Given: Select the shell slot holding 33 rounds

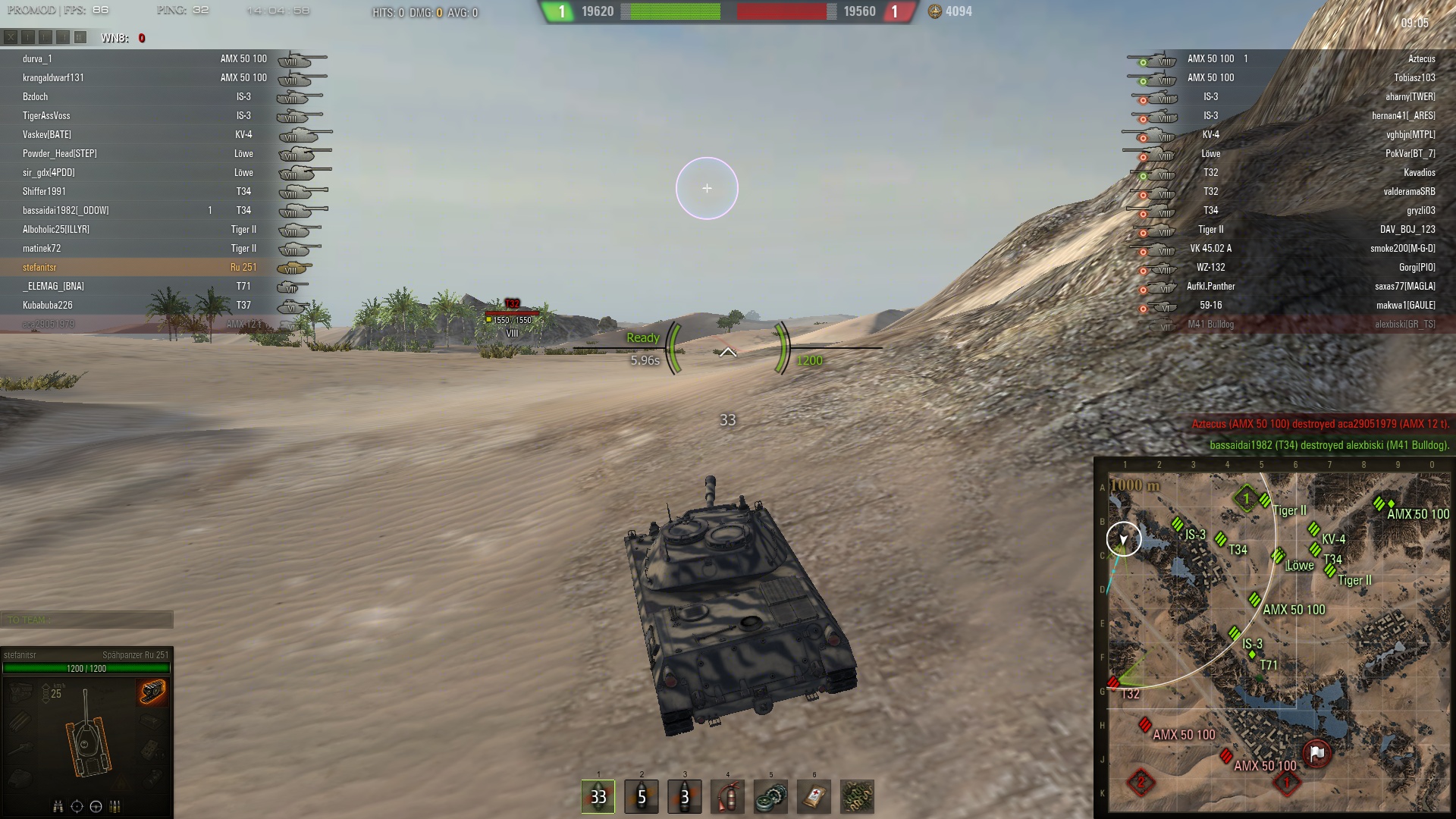Looking at the screenshot, I should click(598, 796).
